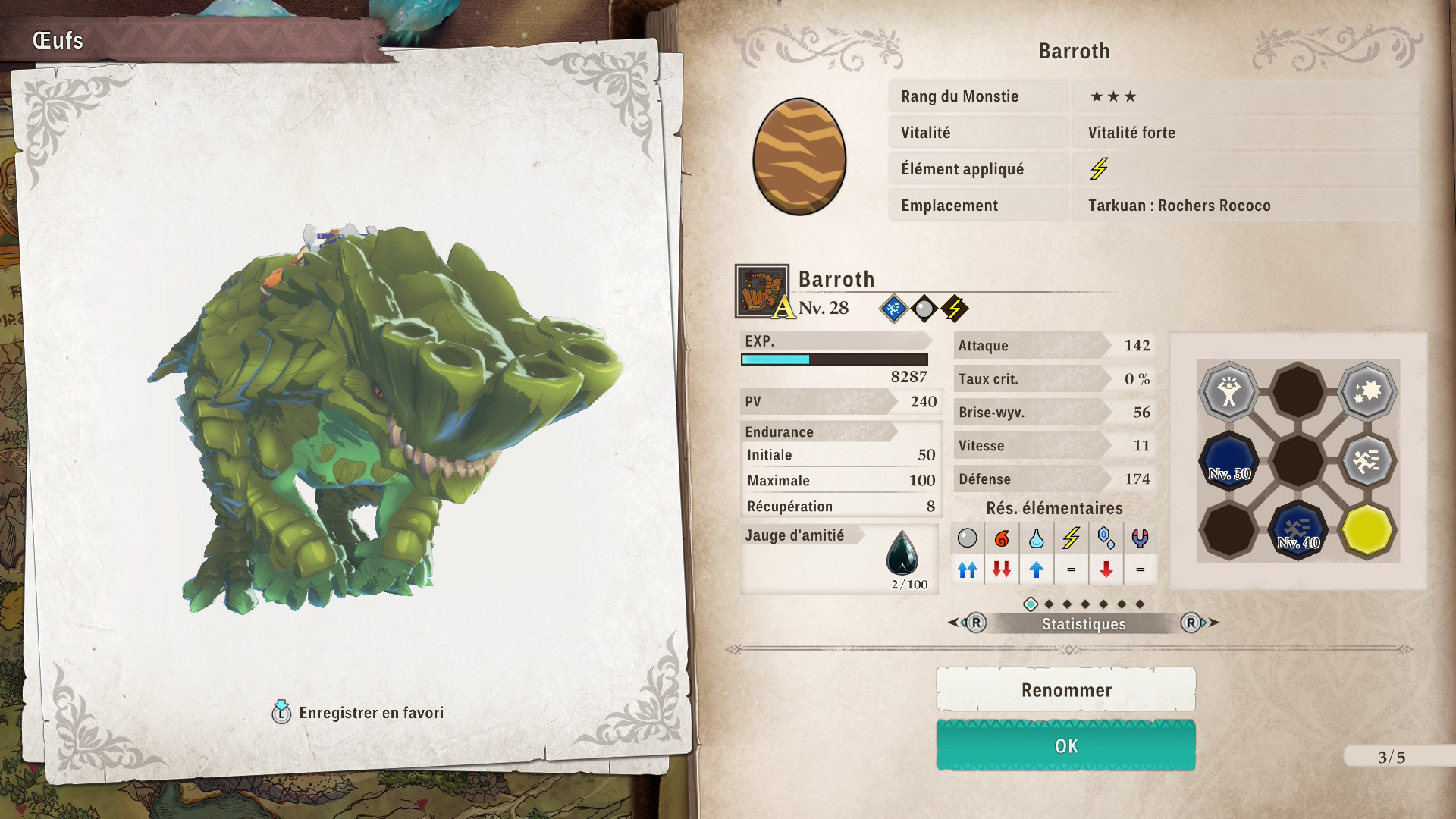1456x819 pixels.
Task: Inspect the gray burst-impact gene
Action: (1367, 392)
